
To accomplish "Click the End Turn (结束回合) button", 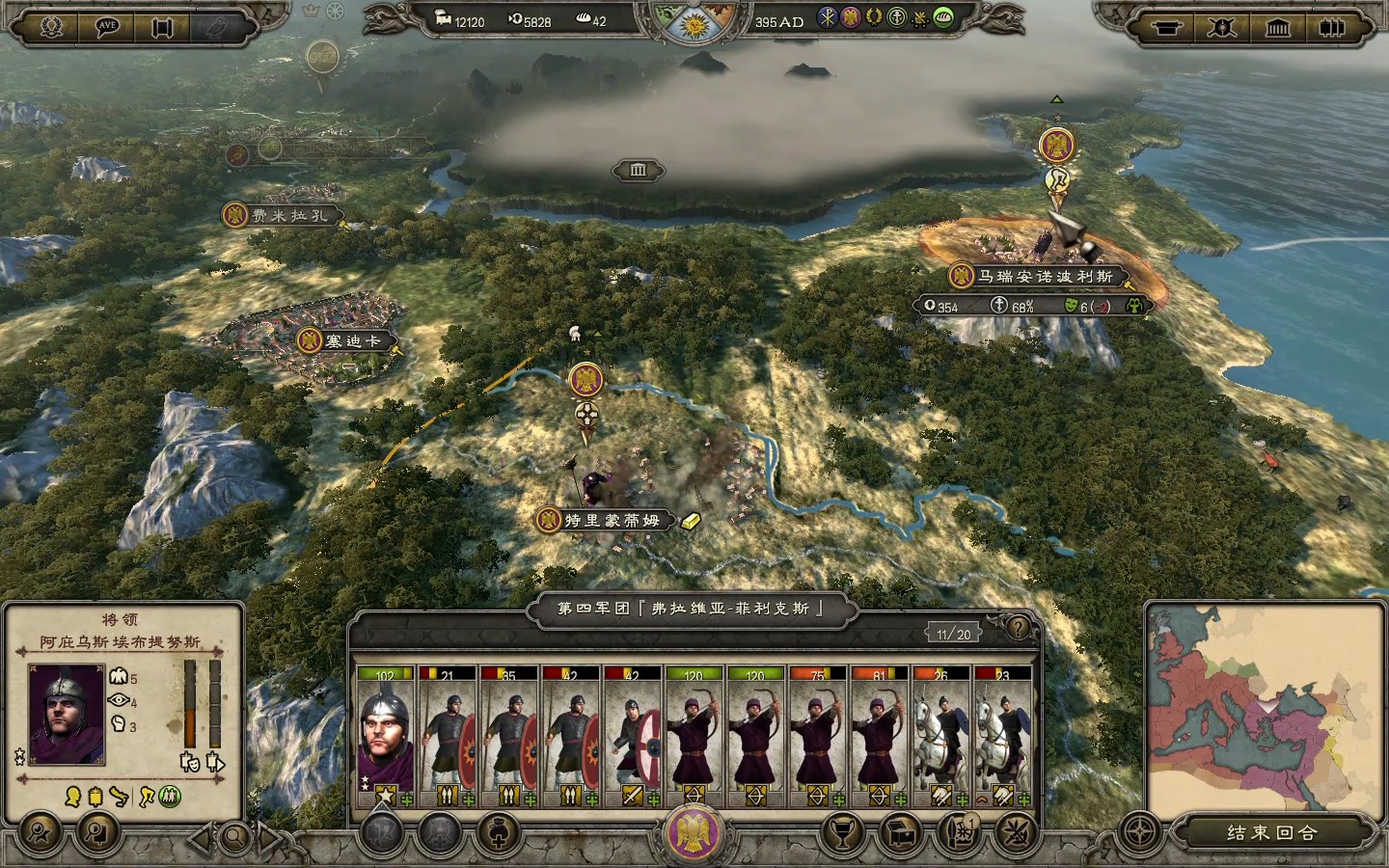I will 1272,832.
